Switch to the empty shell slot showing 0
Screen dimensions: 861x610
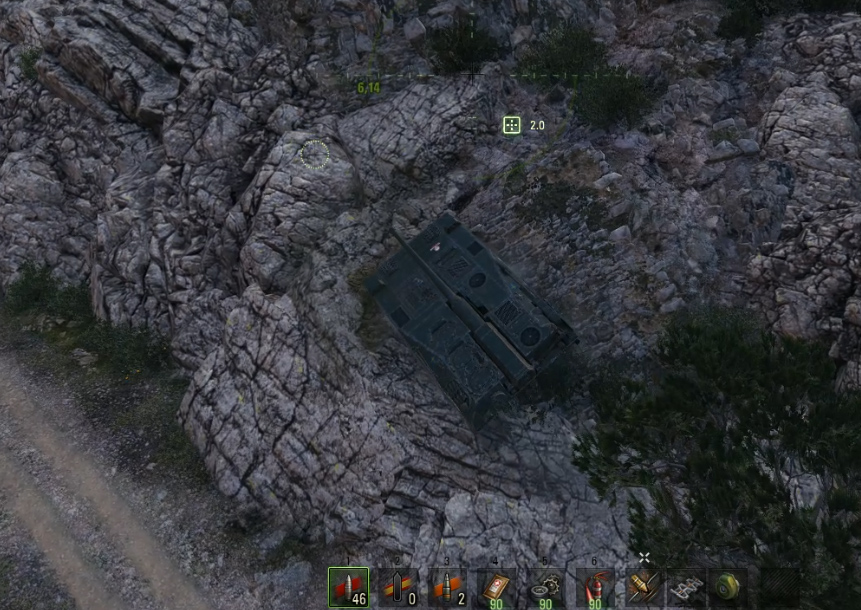coord(398,587)
